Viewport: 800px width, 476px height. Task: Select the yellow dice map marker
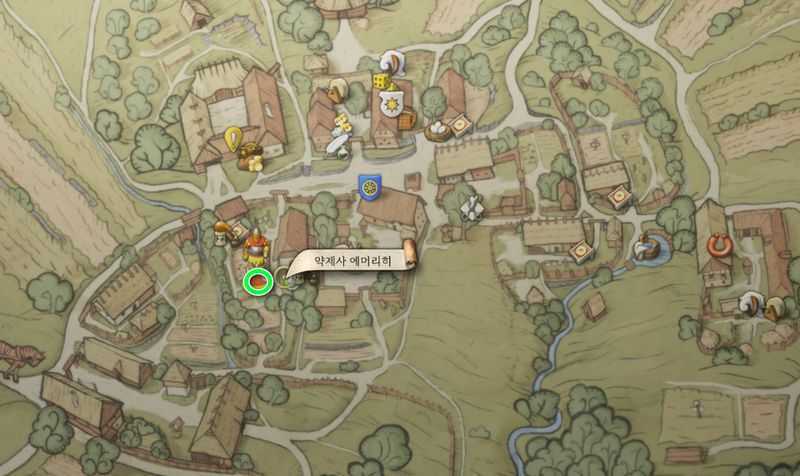pos(381,81)
